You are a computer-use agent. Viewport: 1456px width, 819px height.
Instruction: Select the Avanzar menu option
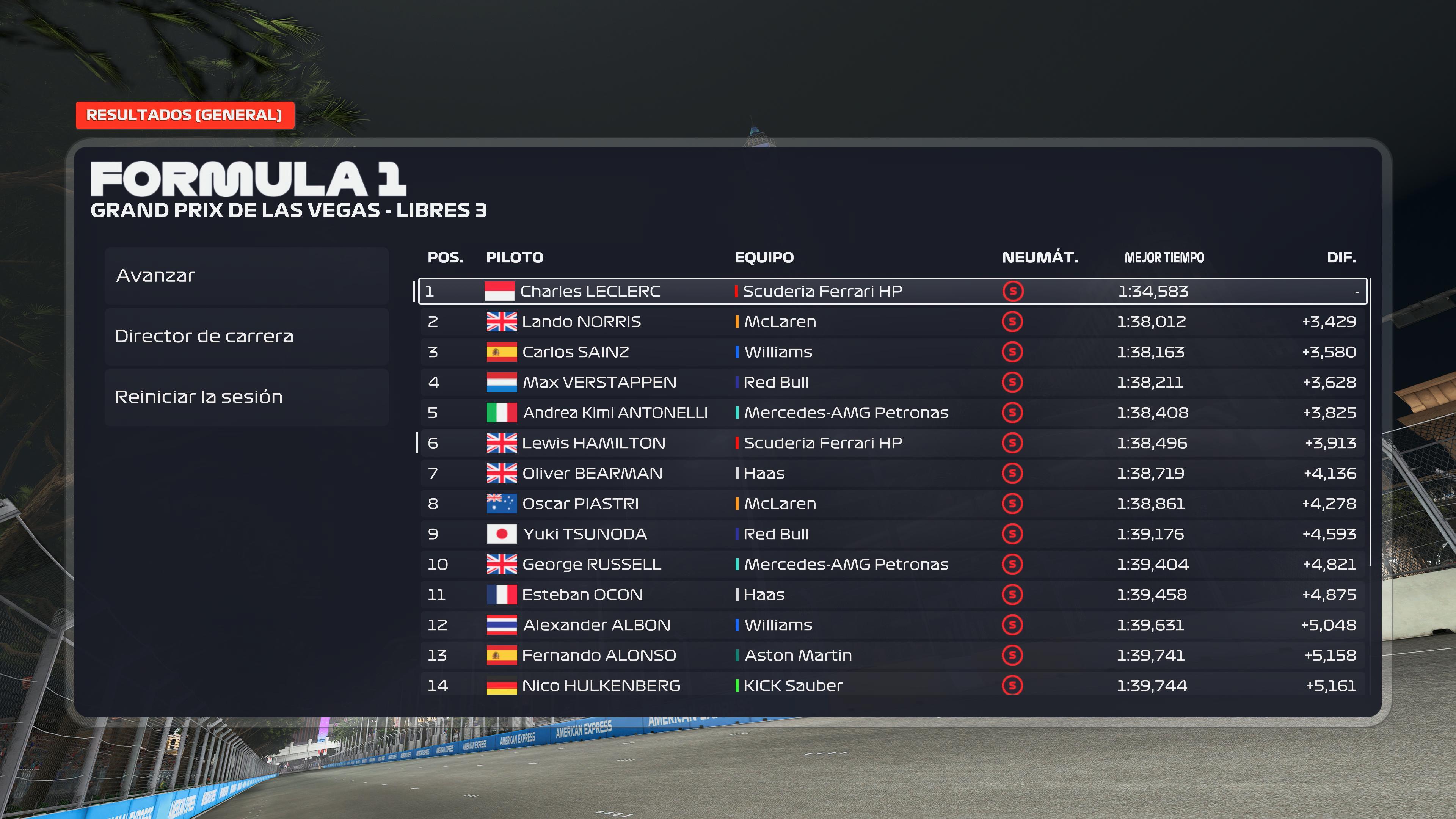point(246,276)
